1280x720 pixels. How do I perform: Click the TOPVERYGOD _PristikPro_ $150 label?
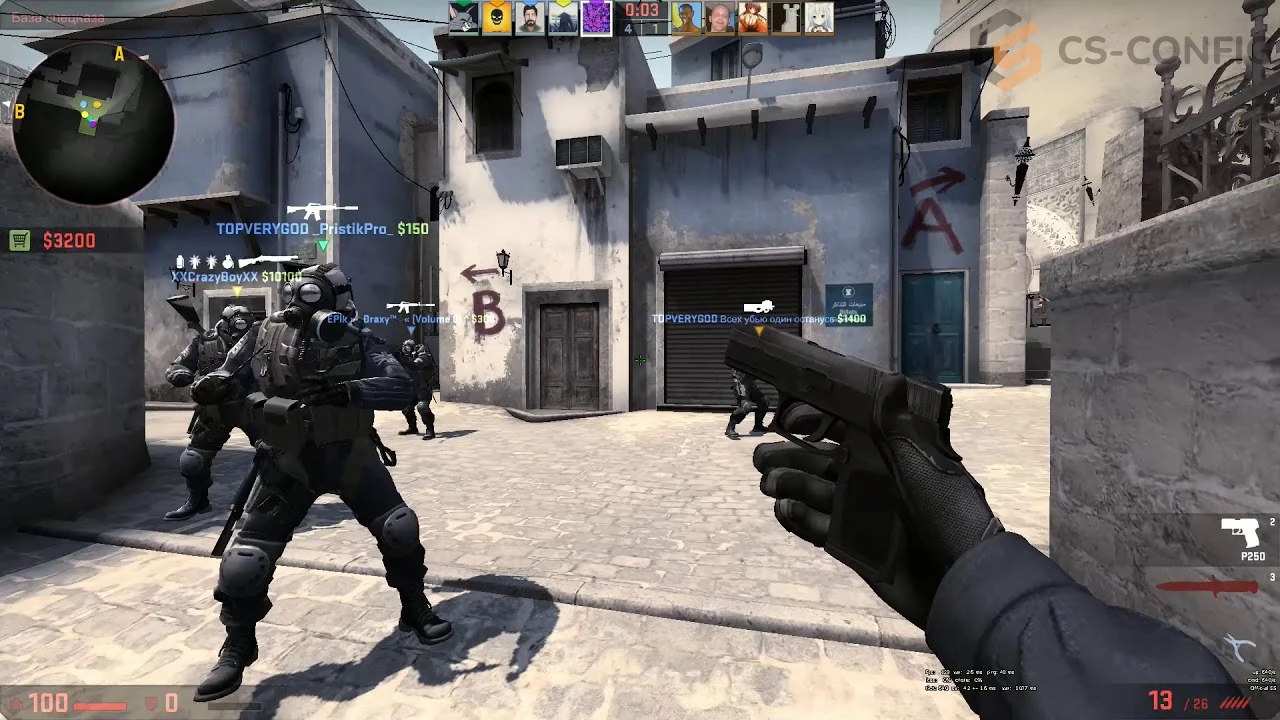pyautogui.click(x=322, y=228)
